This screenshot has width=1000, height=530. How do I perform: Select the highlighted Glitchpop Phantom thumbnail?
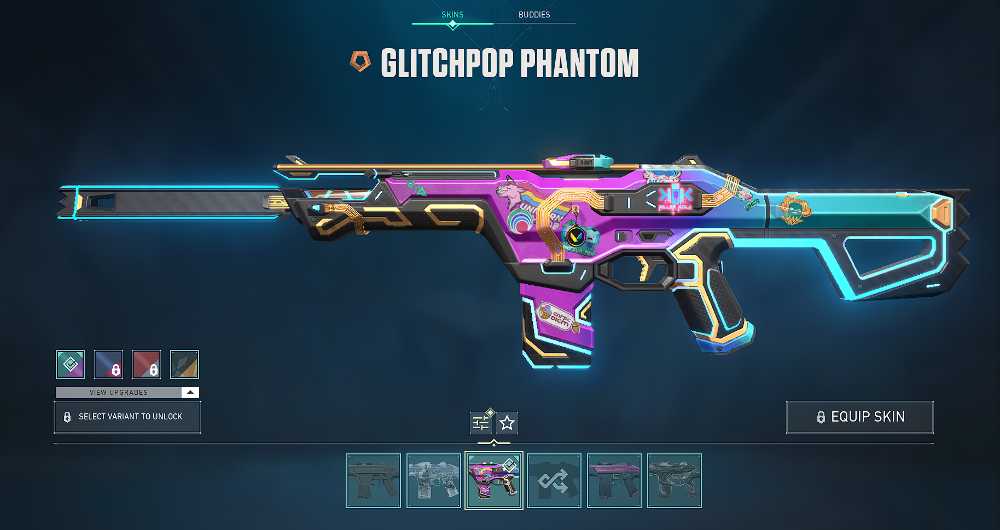[494, 480]
